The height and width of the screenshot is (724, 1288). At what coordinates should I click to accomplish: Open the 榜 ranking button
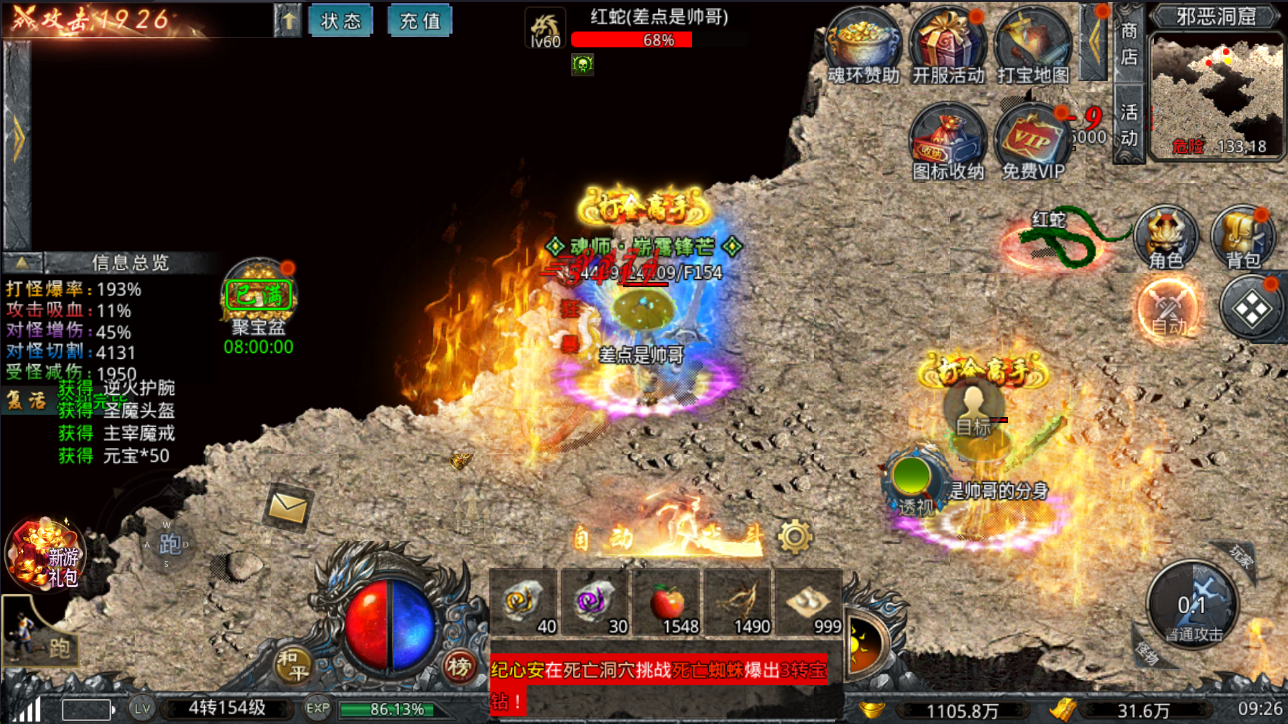(459, 665)
